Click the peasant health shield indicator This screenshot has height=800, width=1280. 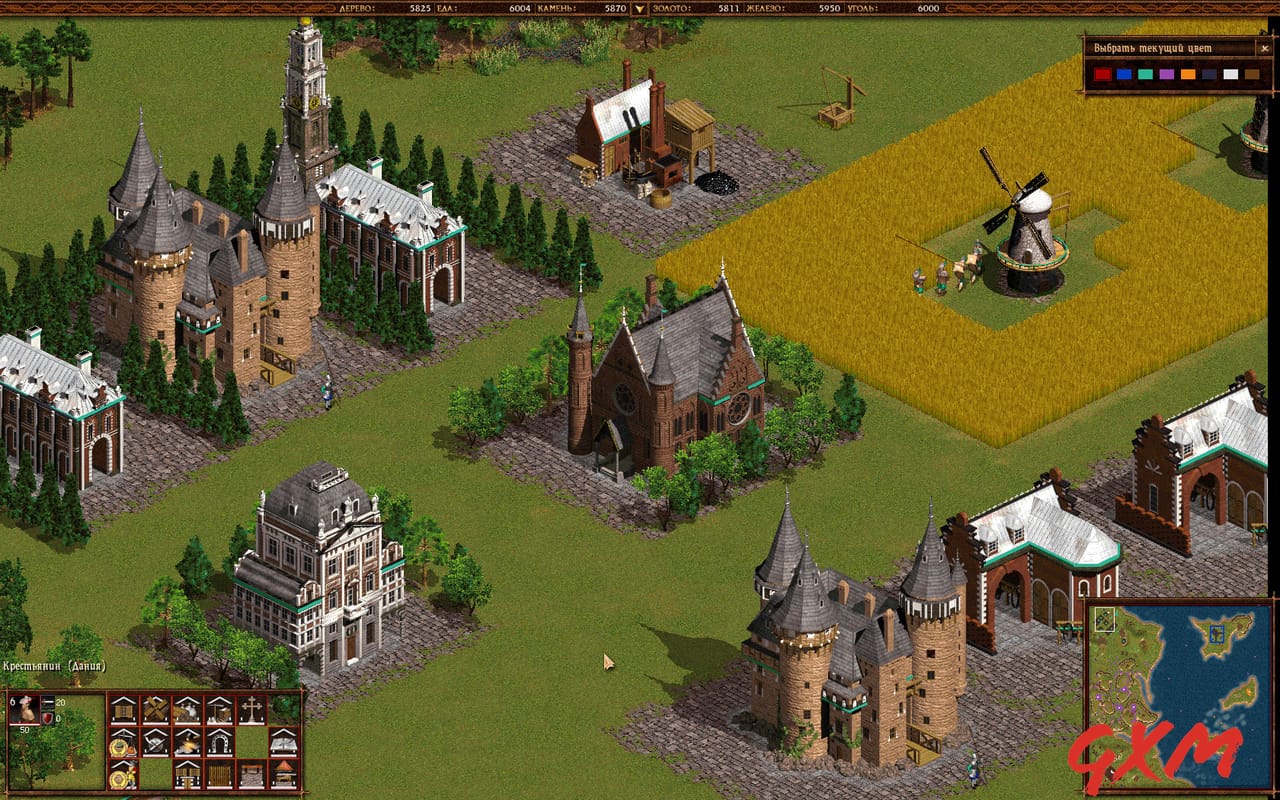[x=47, y=717]
